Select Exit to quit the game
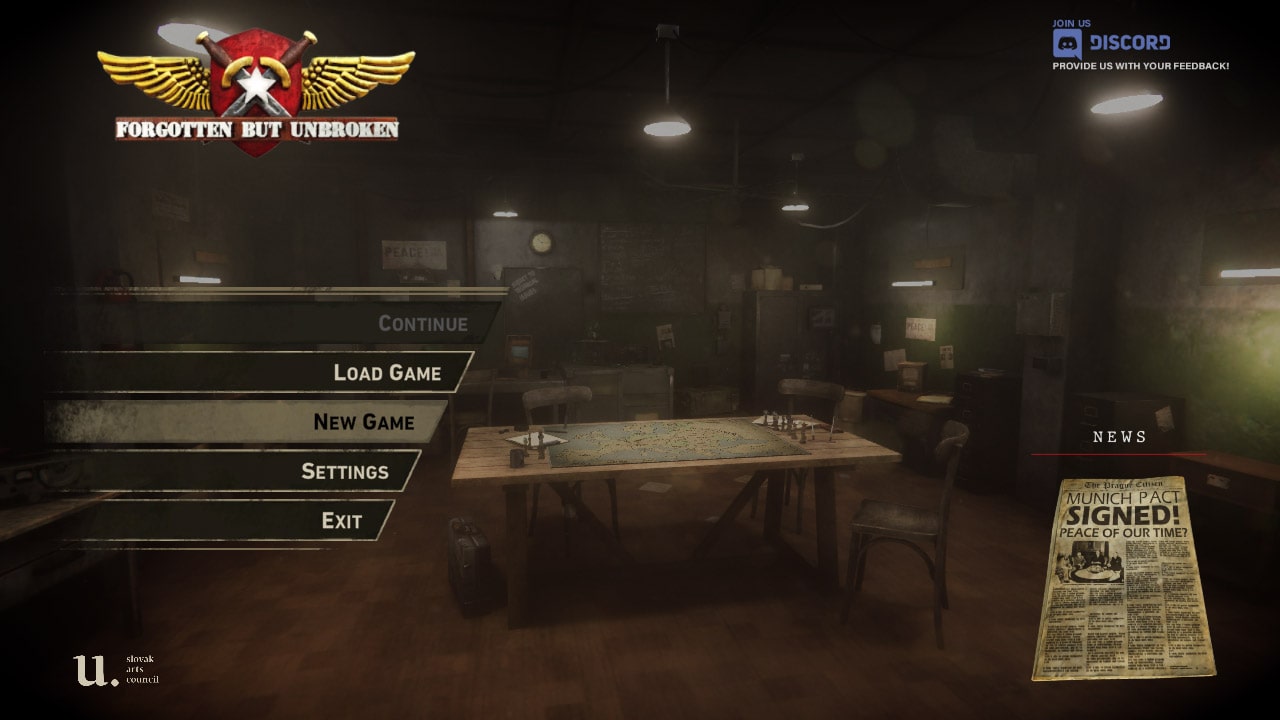Image resolution: width=1280 pixels, height=720 pixels. (341, 521)
